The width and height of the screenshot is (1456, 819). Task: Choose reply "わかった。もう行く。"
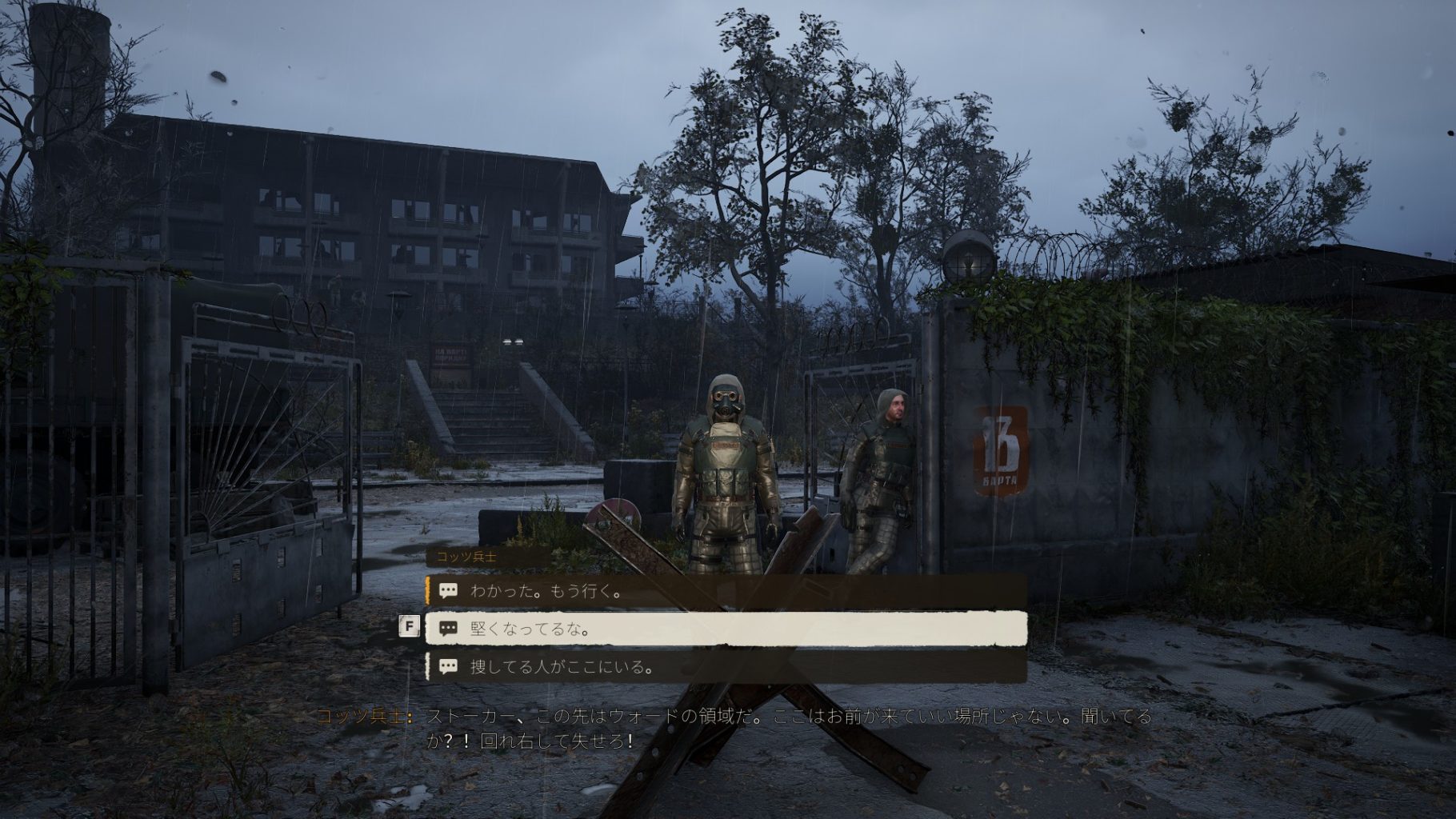tap(724, 592)
